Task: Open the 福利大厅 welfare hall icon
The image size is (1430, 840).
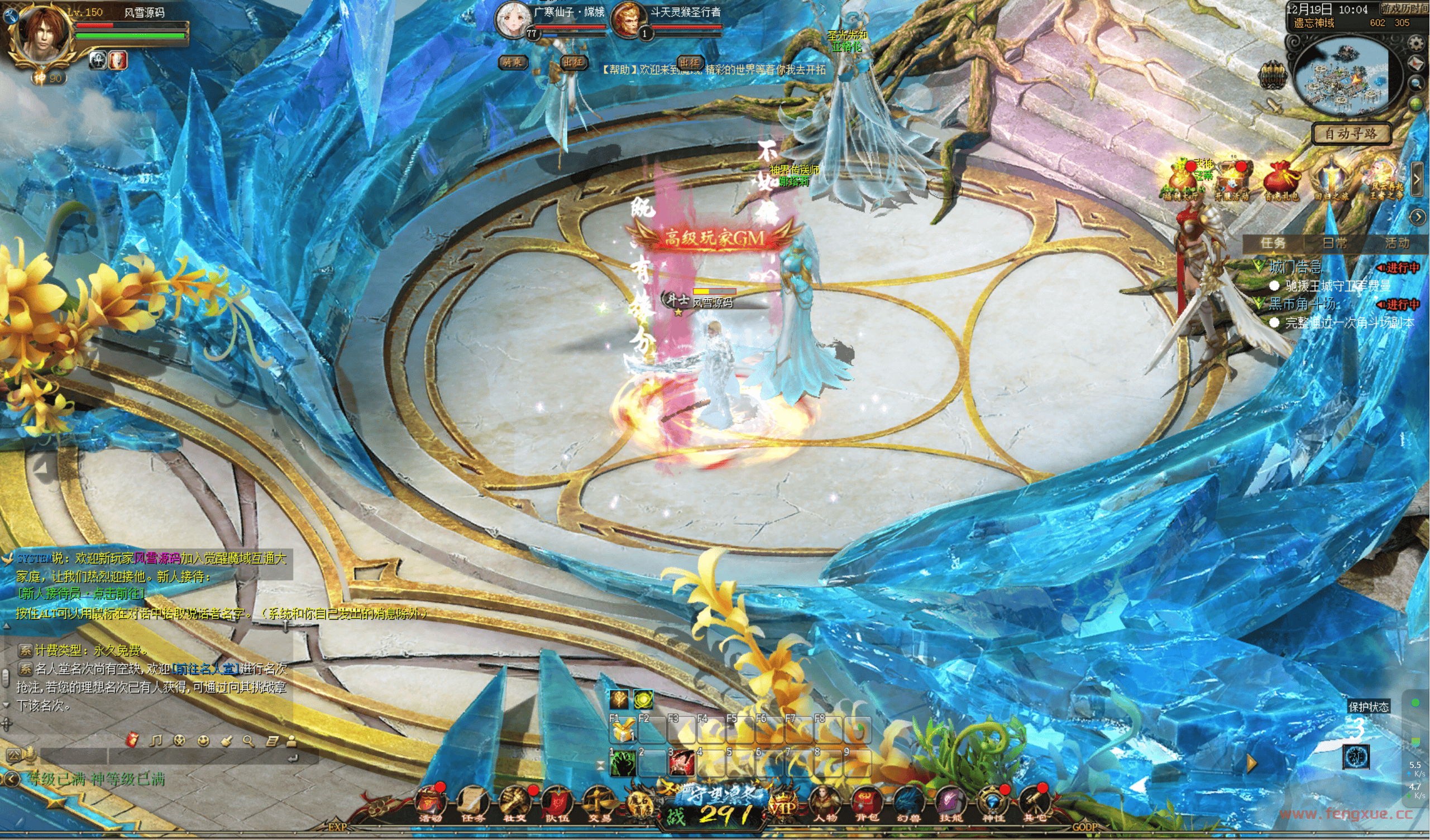Action: (x=1182, y=181)
